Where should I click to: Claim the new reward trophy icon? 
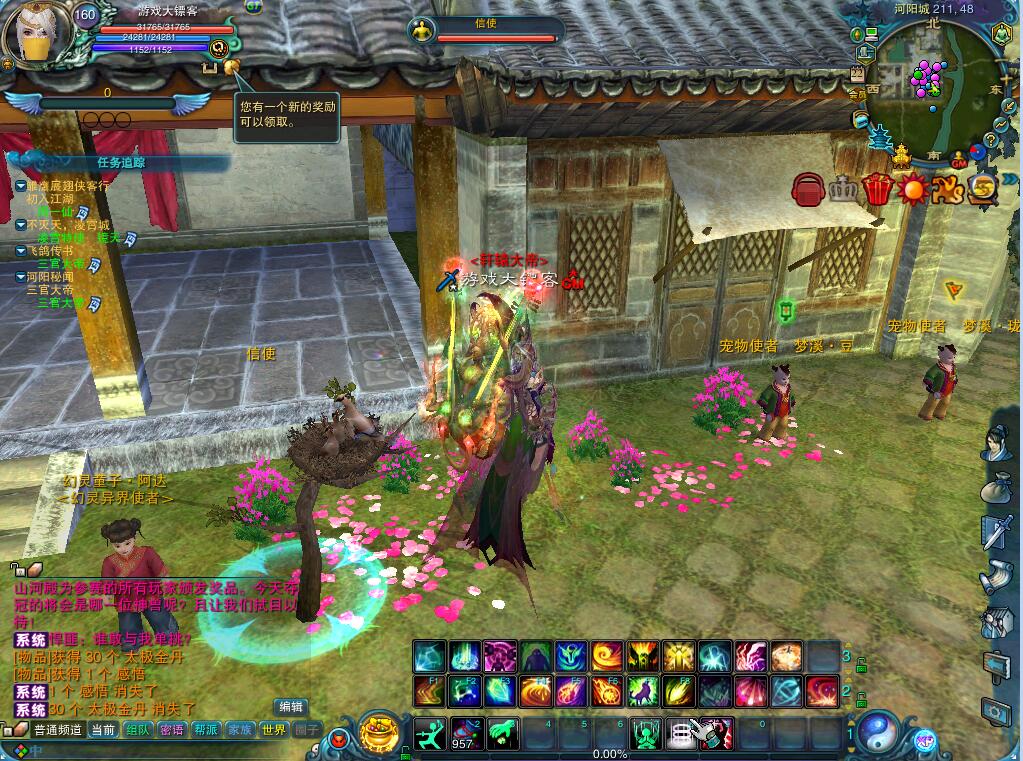click(x=231, y=67)
